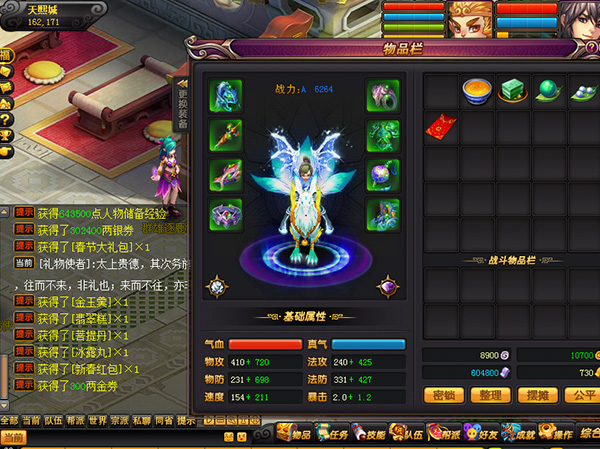
Task: Select the purple ring equipment slot
Action: pyautogui.click(x=223, y=215)
